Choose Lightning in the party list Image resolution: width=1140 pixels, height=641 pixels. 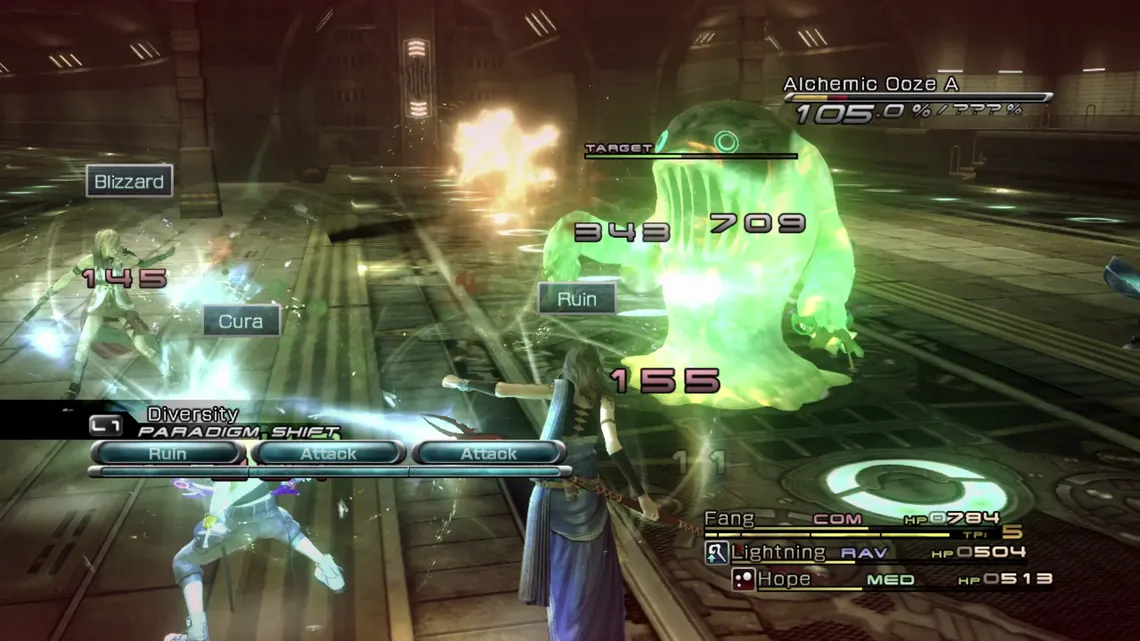[864, 552]
